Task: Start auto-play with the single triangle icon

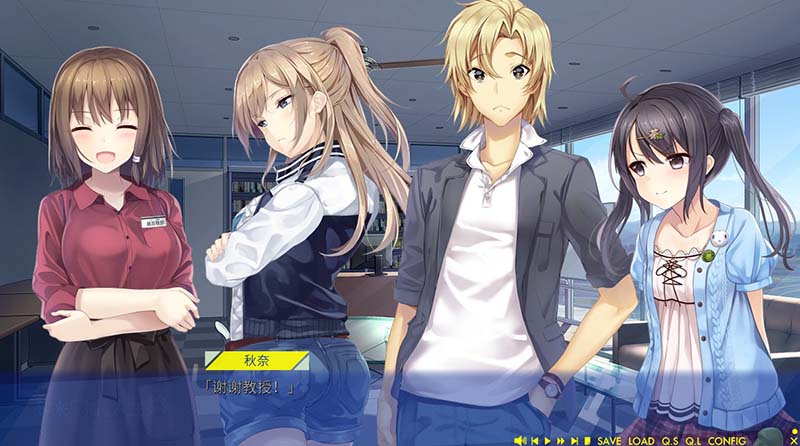Action: (x=547, y=441)
